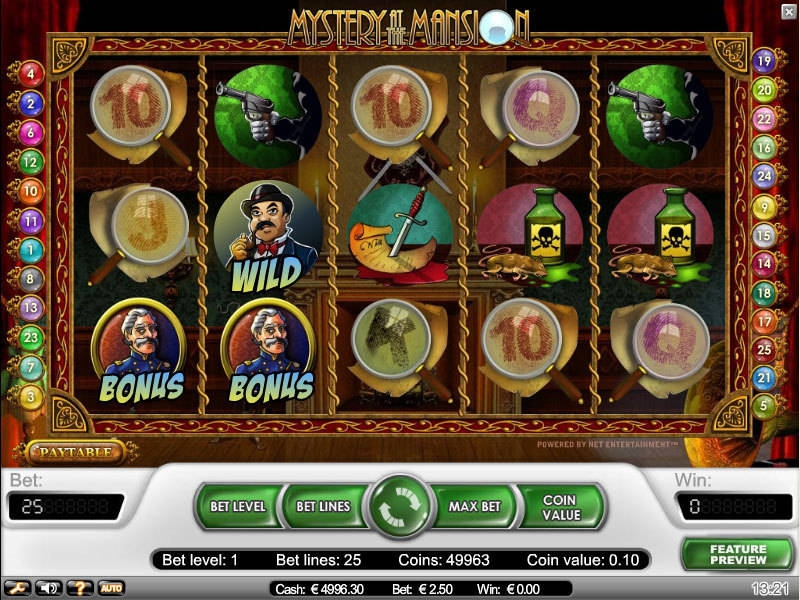Image resolution: width=800 pixels, height=600 pixels.
Task: Open the Paytable
Action: click(75, 452)
